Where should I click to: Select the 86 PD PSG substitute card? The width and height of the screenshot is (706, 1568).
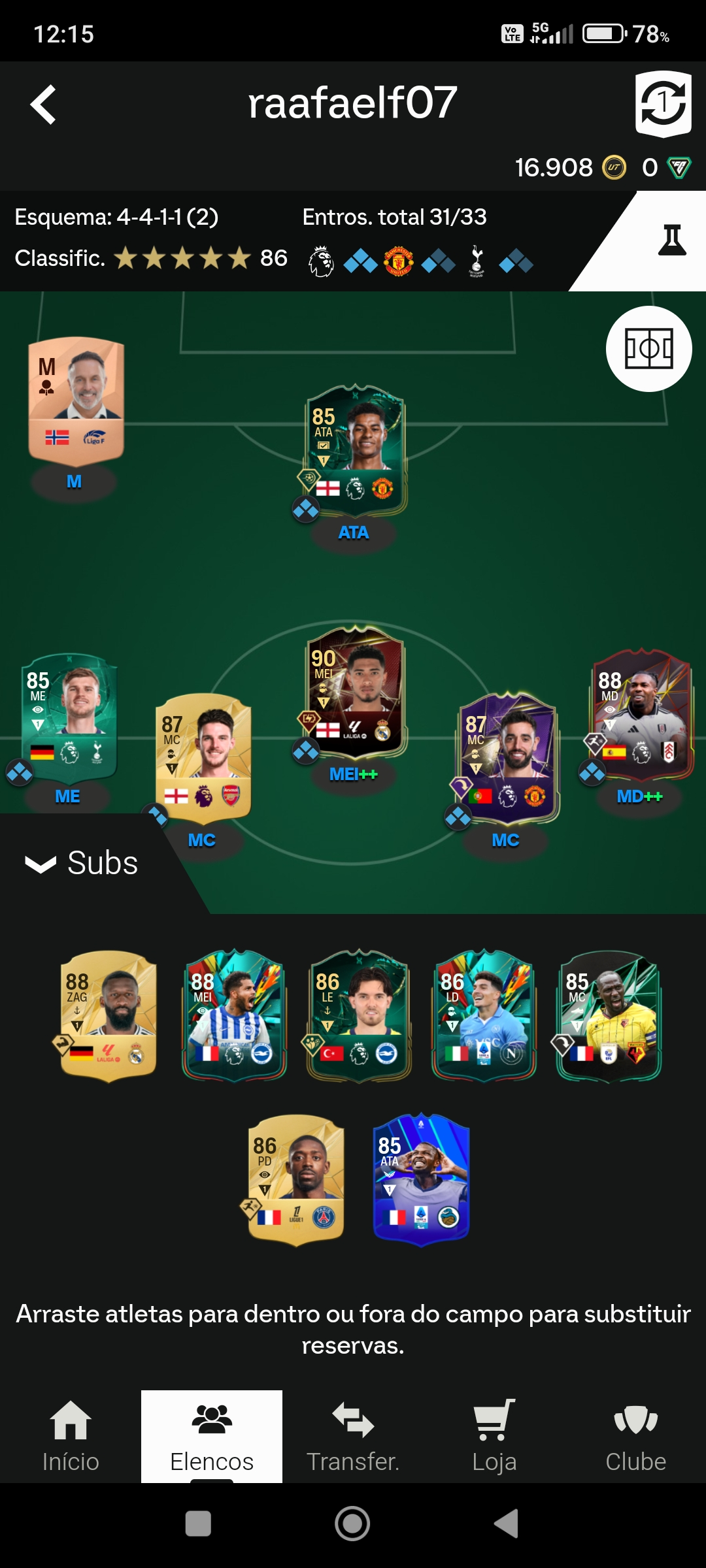296,1179
